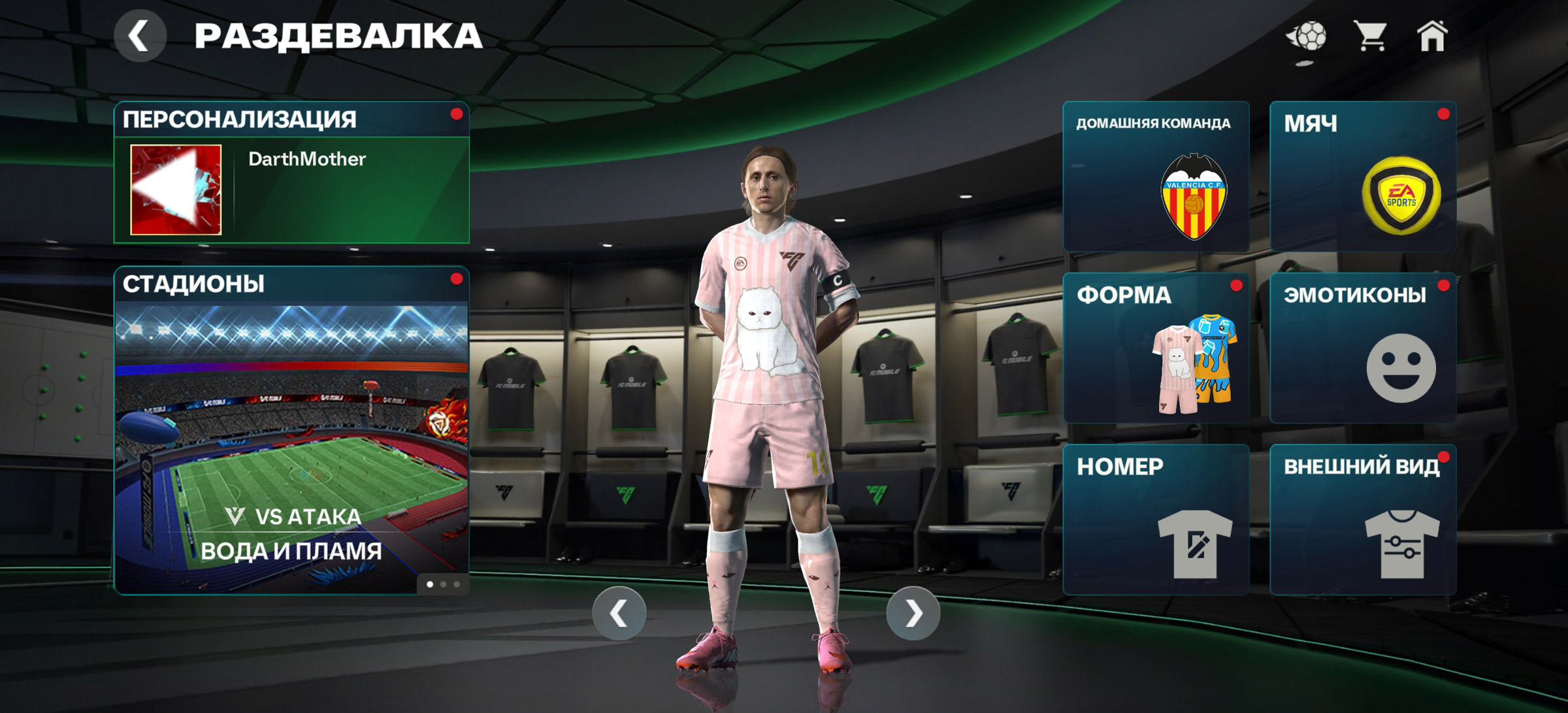
Task: Show the next player with right arrow
Action: [913, 613]
